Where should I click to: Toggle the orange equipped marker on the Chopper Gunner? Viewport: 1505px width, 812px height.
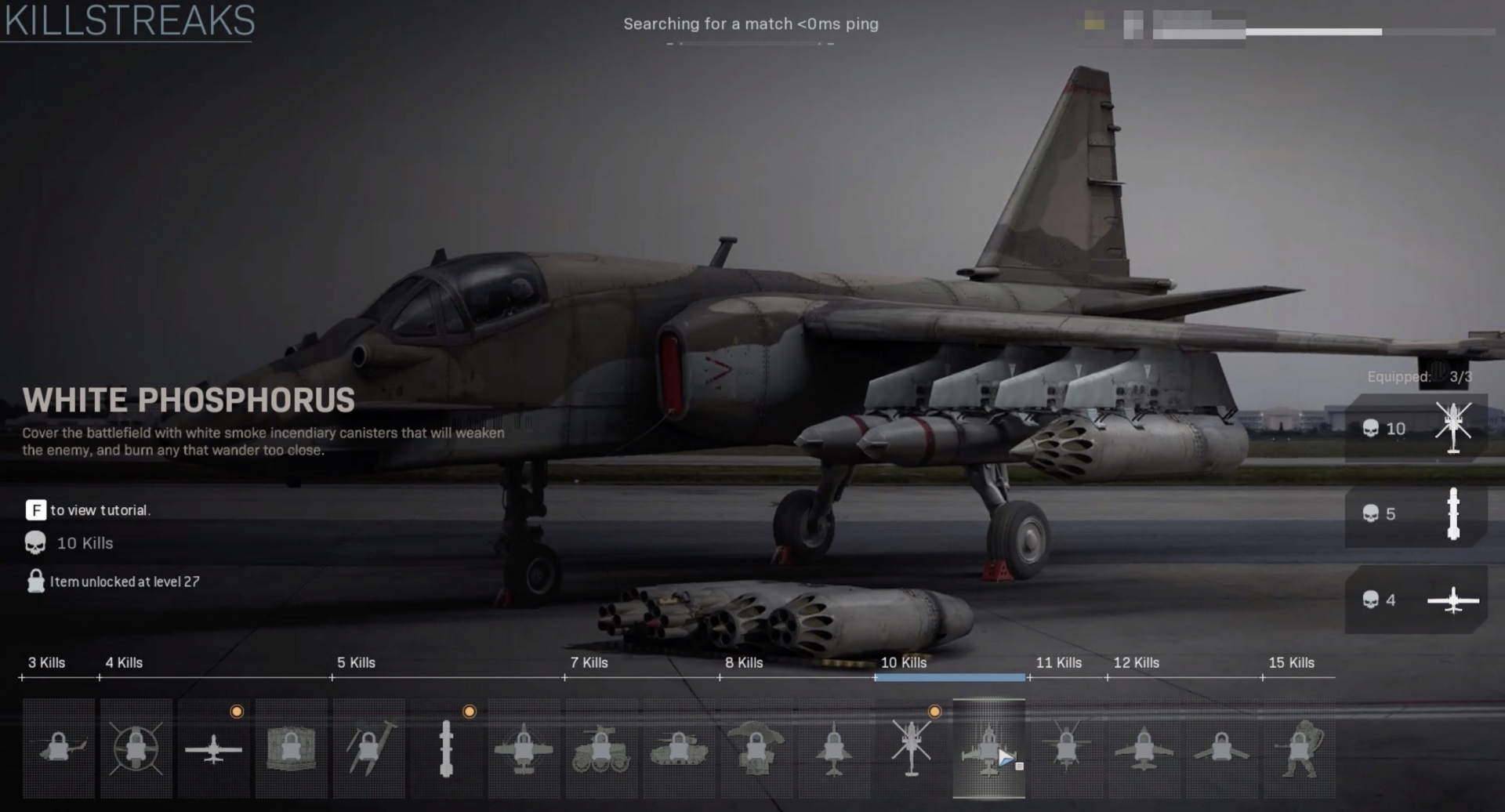pyautogui.click(x=934, y=712)
